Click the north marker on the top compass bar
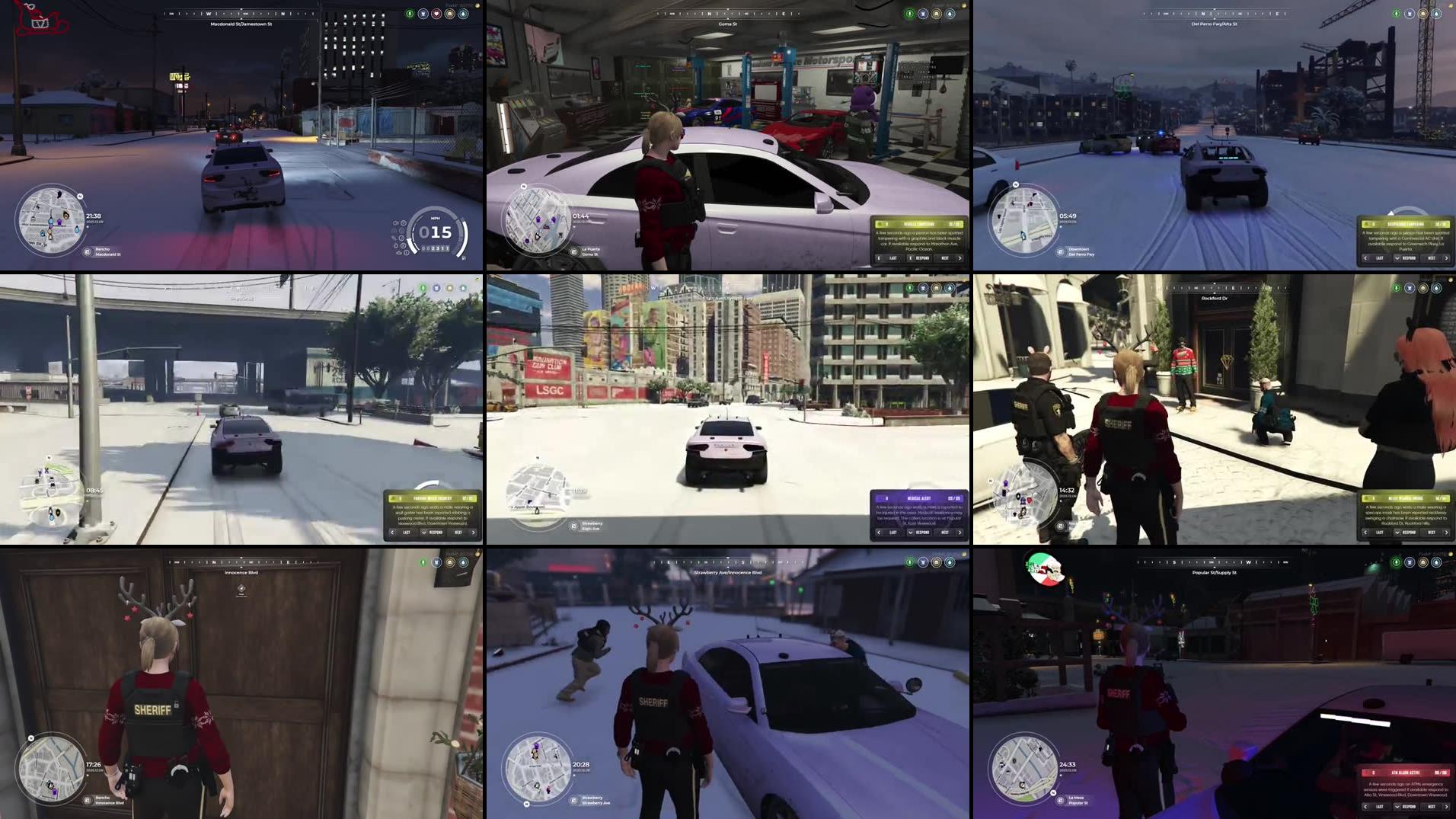This screenshot has width=1456, height=819. (283, 14)
